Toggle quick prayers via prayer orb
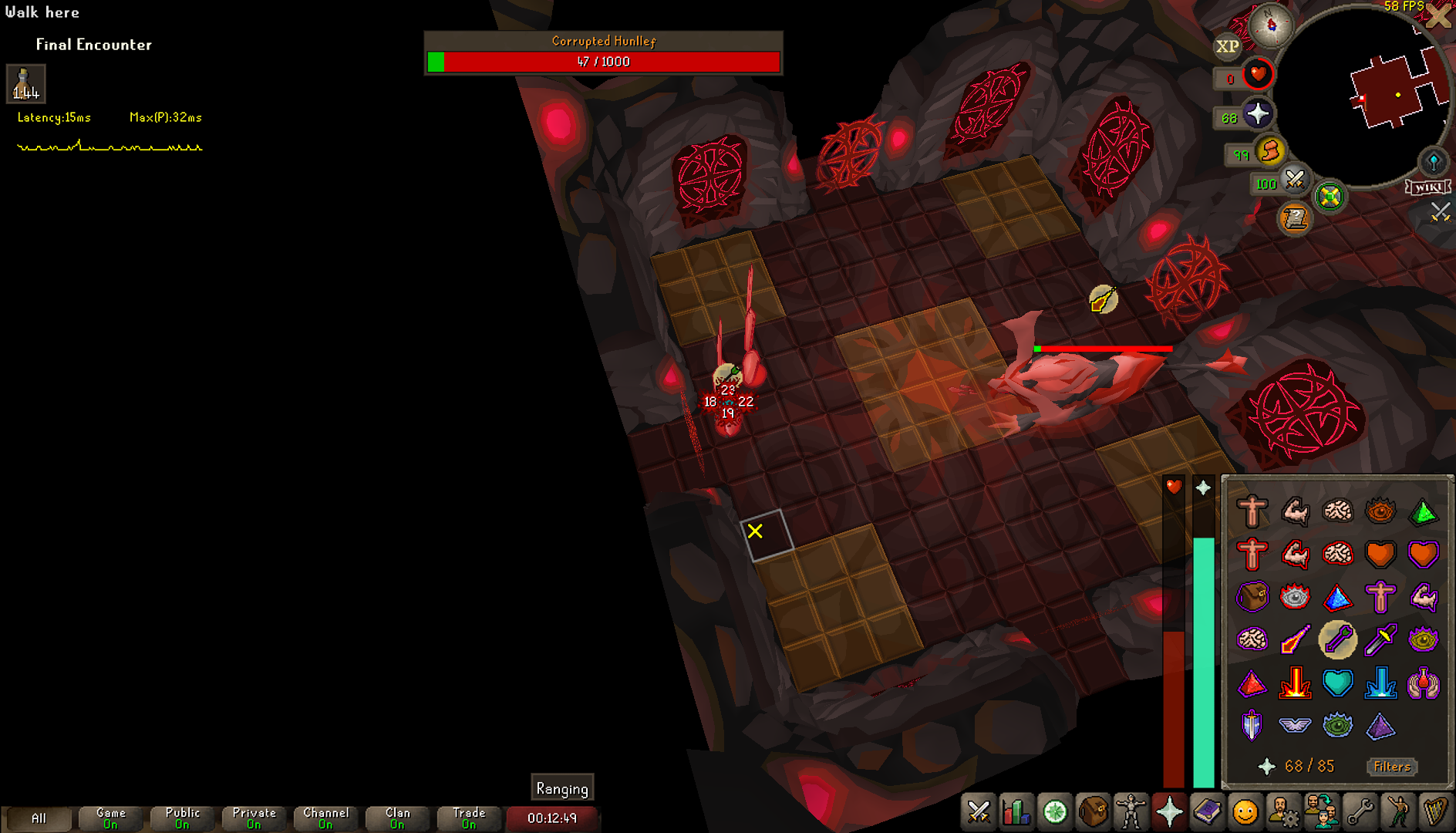 [1257, 115]
